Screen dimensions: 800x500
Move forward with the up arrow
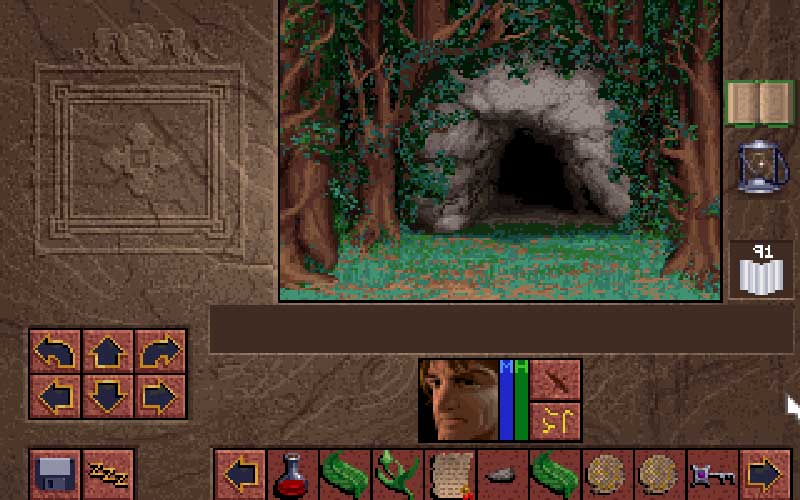(108, 352)
